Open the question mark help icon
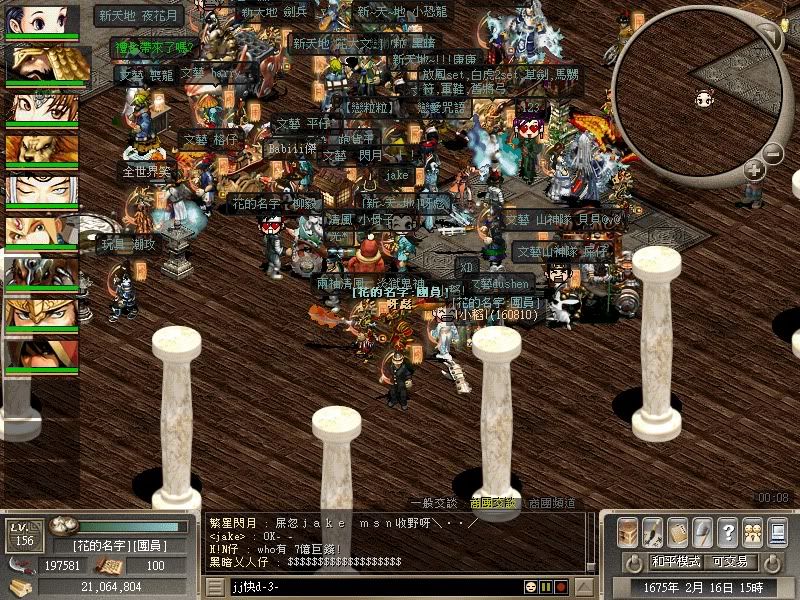 [727, 531]
